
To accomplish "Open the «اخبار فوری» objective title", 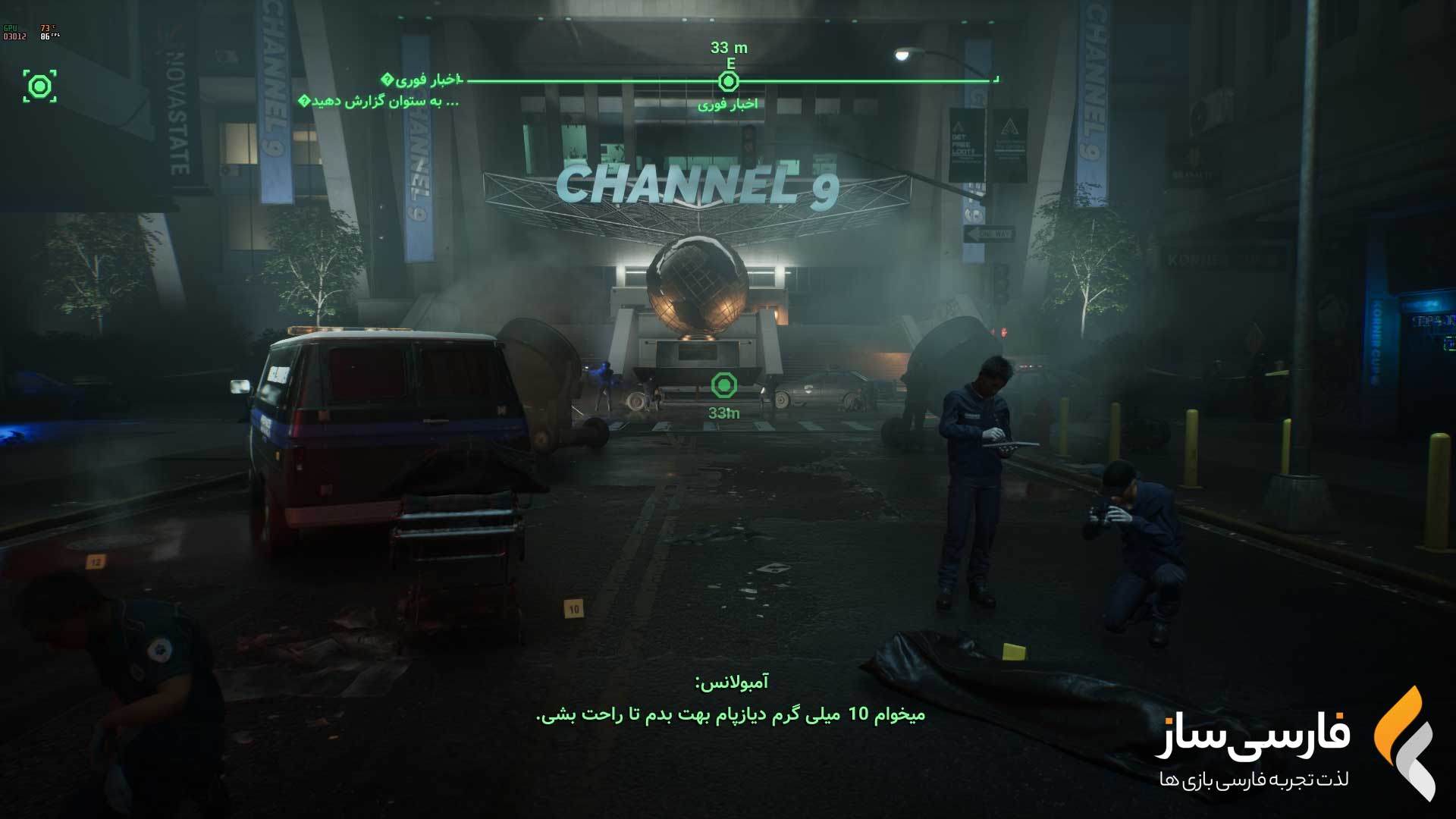I will pos(422,80).
